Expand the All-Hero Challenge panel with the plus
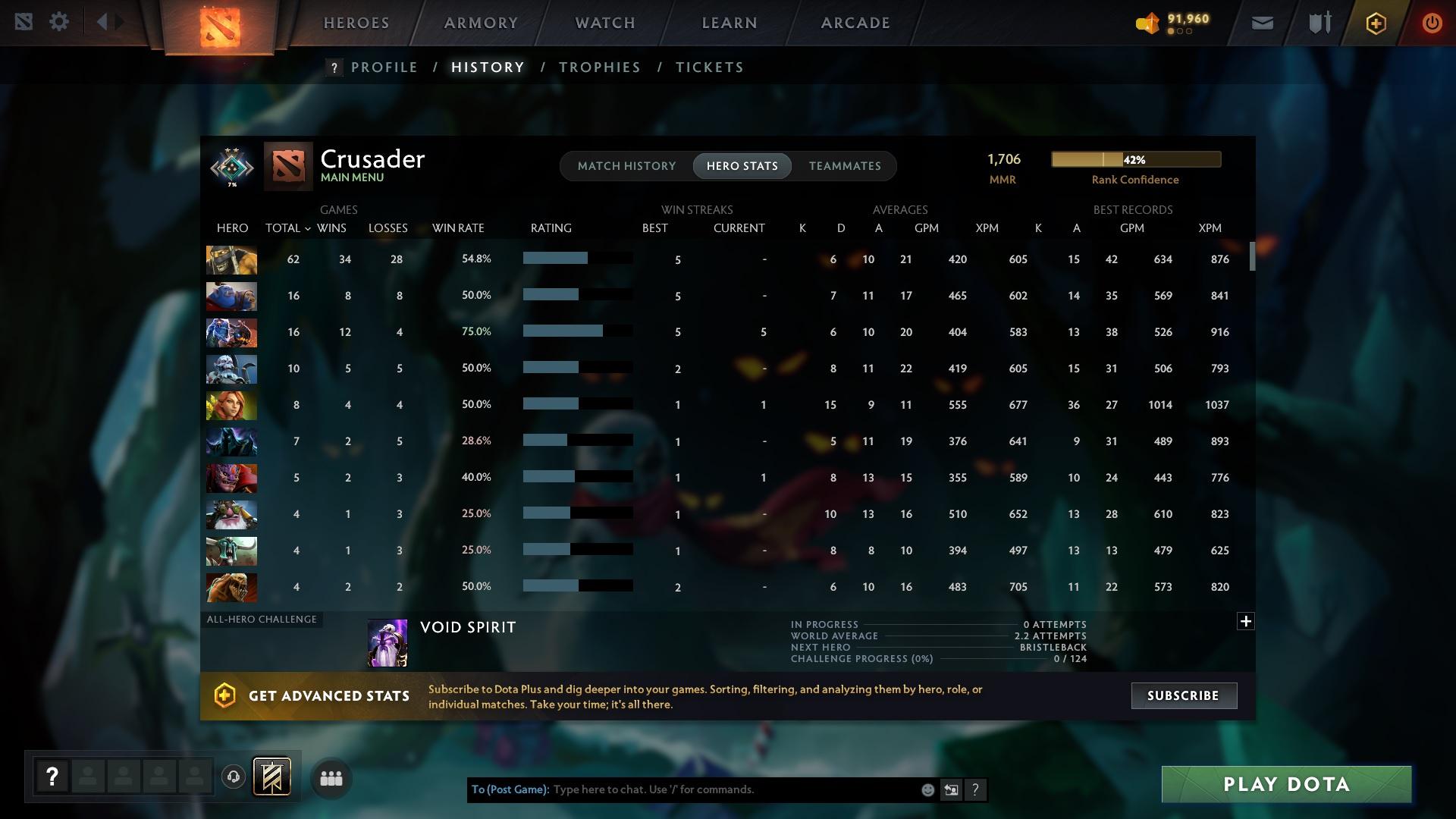The height and width of the screenshot is (819, 1456). (1245, 621)
